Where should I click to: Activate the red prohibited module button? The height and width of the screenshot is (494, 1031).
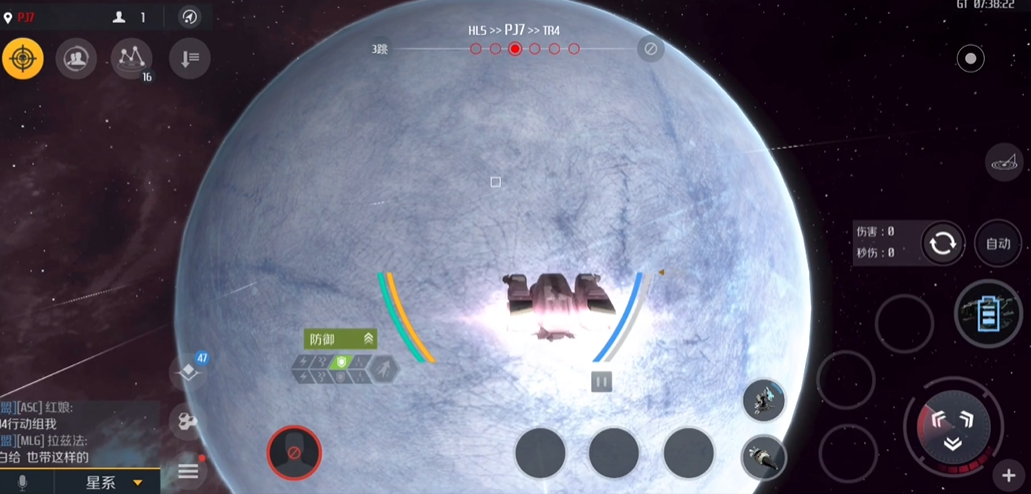(x=294, y=453)
